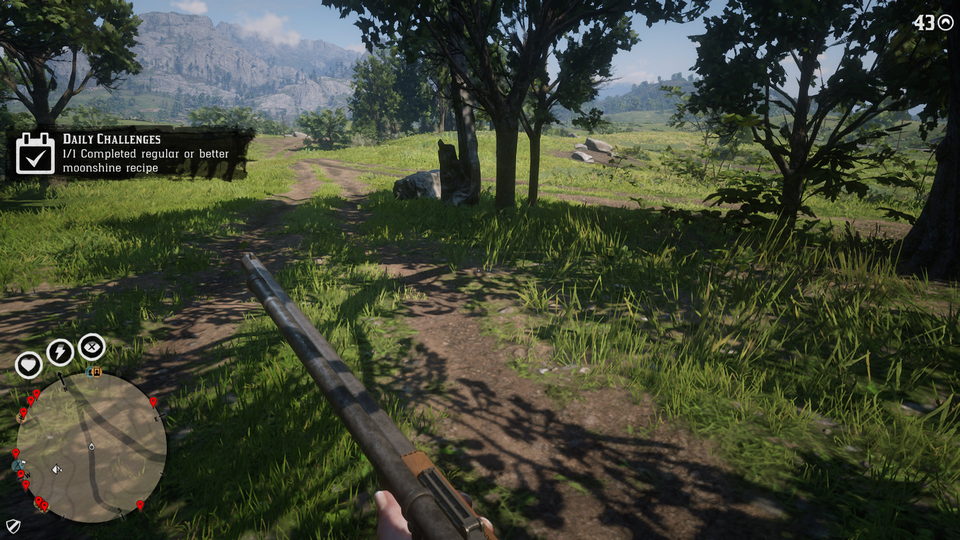Select the lightning bolt stamina core icon
Image resolution: width=960 pixels, height=540 pixels.
[60, 352]
